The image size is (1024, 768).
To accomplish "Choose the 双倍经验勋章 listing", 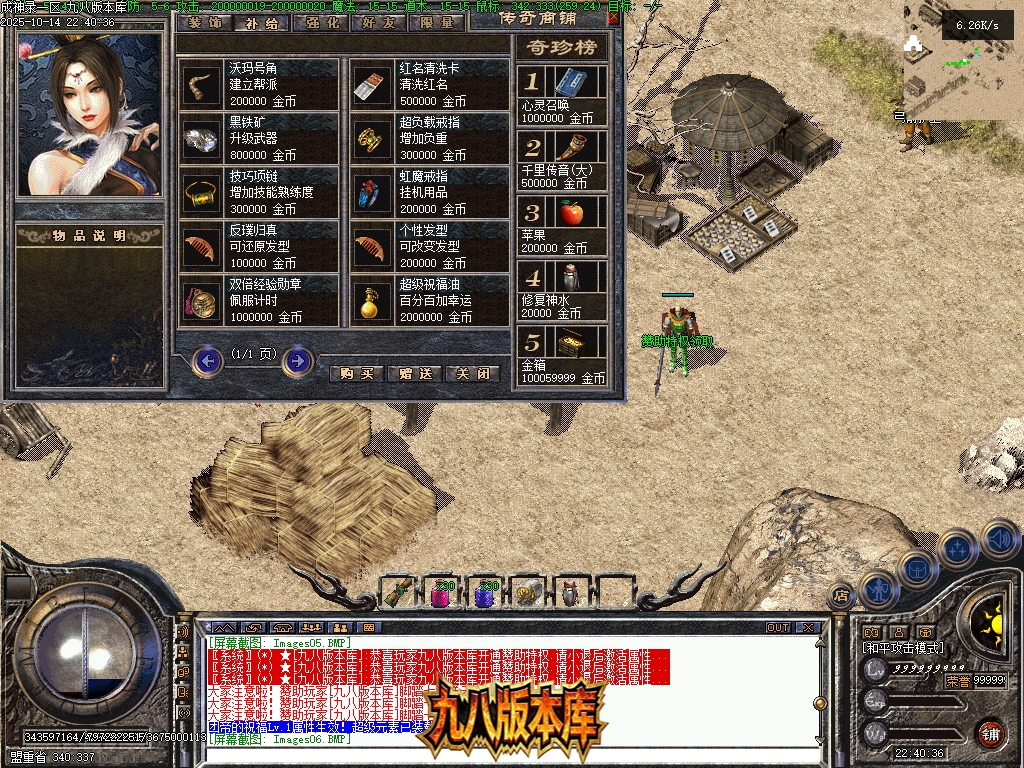I will point(259,300).
